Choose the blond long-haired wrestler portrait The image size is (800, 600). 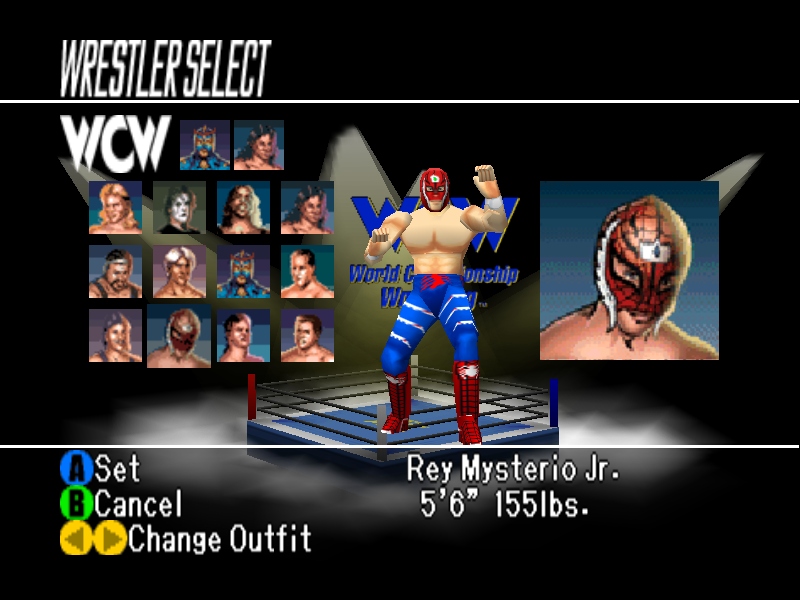pos(115,207)
